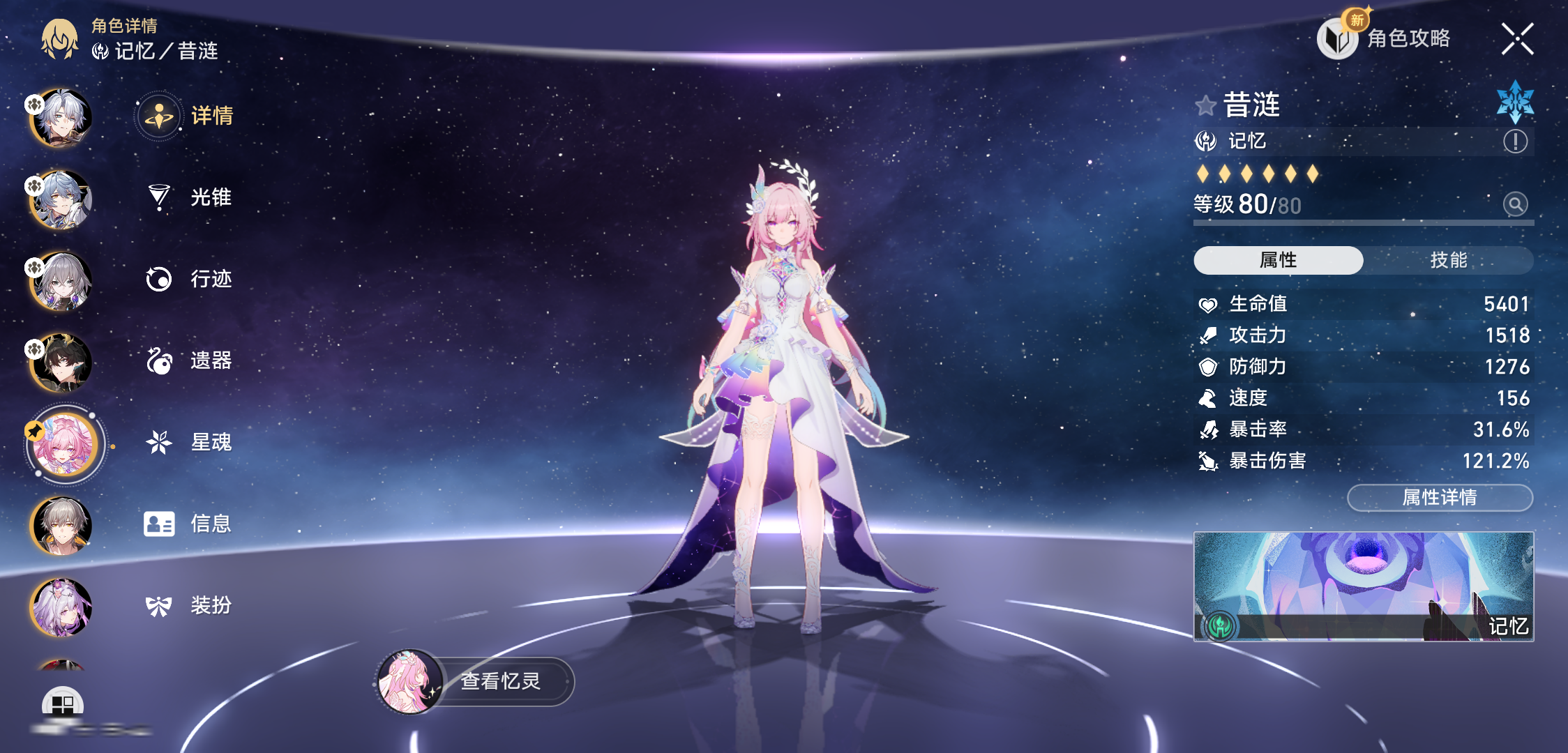This screenshot has width=1568, height=753.
Task: Open the path info exclamation icon
Action: [1515, 142]
